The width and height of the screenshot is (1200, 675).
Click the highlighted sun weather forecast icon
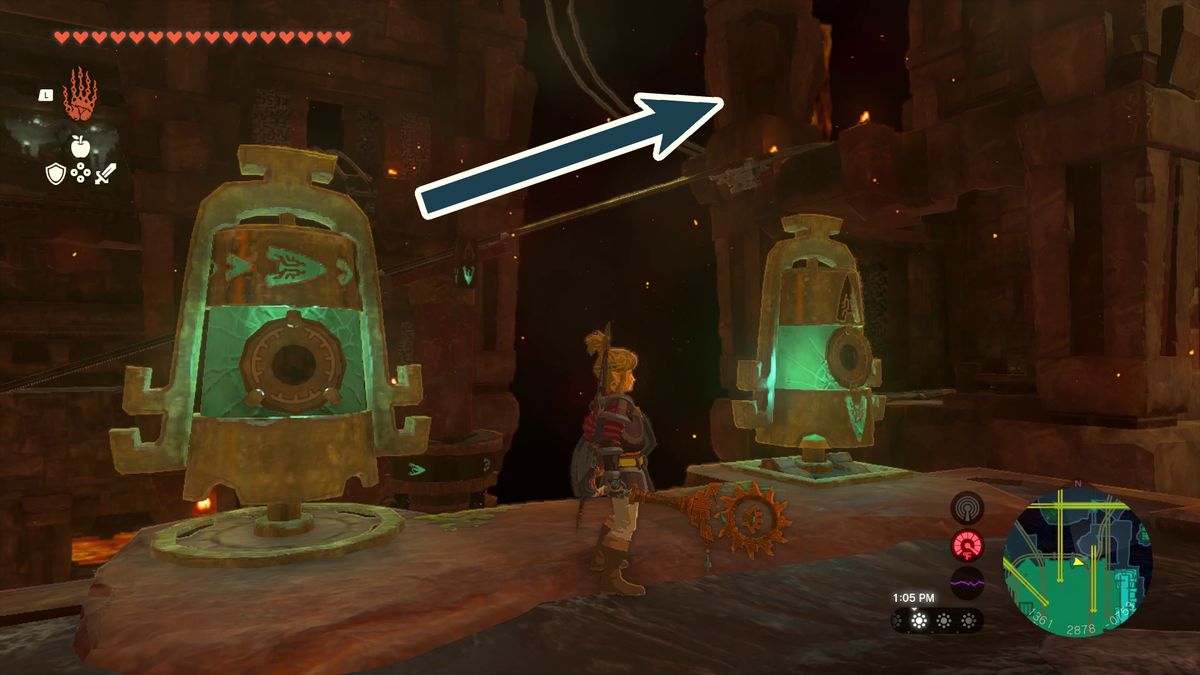[918, 621]
